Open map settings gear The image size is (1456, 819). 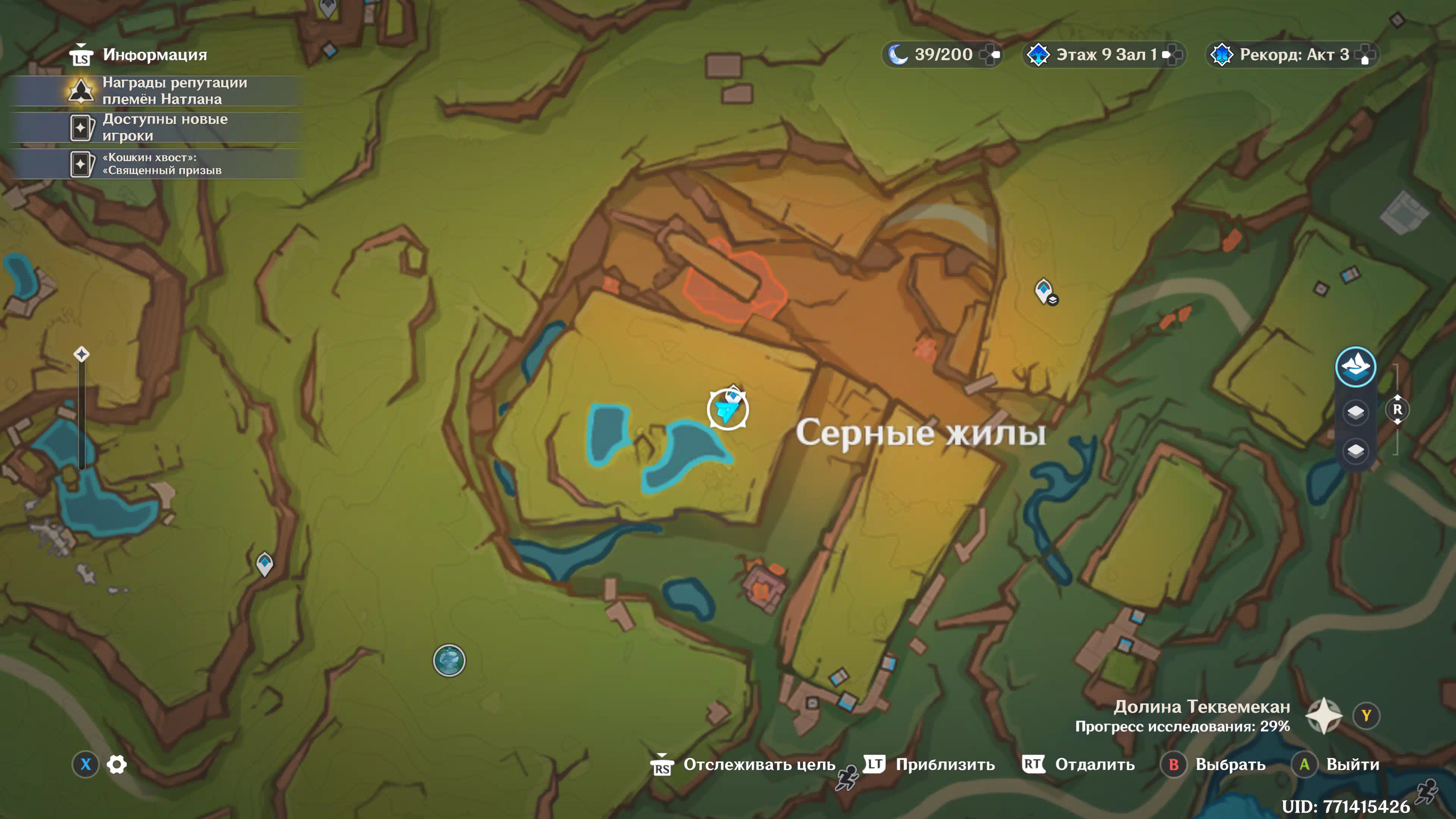tap(117, 764)
